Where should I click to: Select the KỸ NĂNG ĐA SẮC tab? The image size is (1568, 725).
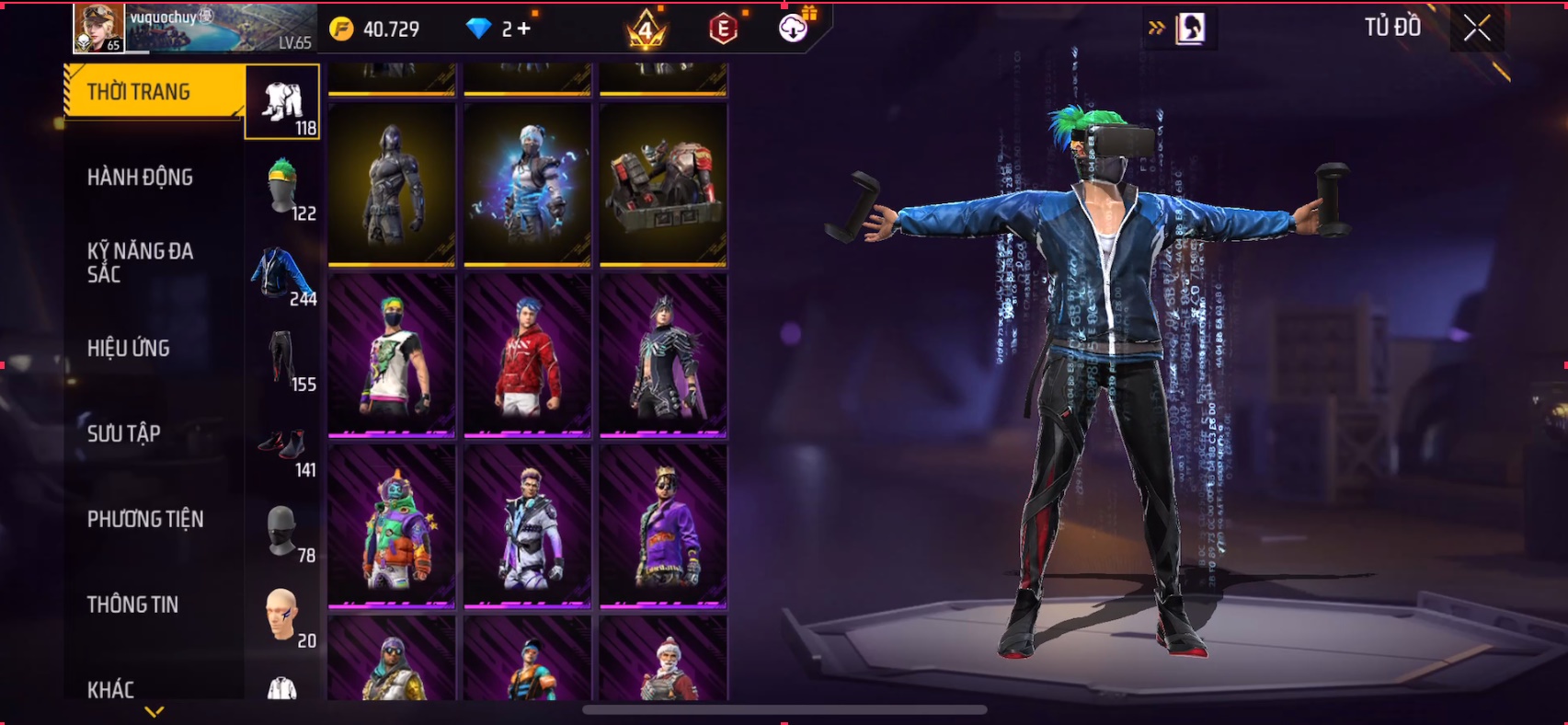pos(140,262)
